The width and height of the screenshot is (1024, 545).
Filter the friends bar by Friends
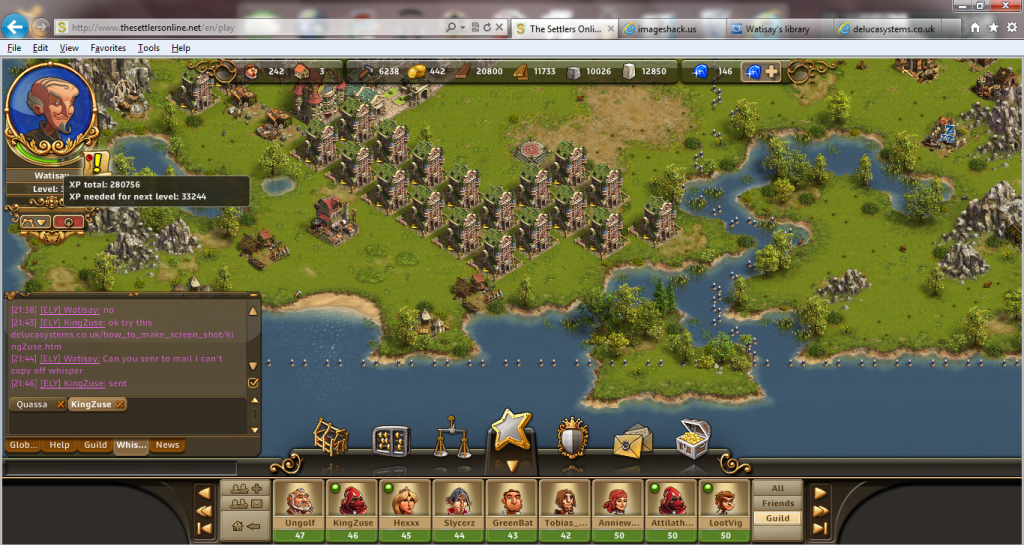777,503
